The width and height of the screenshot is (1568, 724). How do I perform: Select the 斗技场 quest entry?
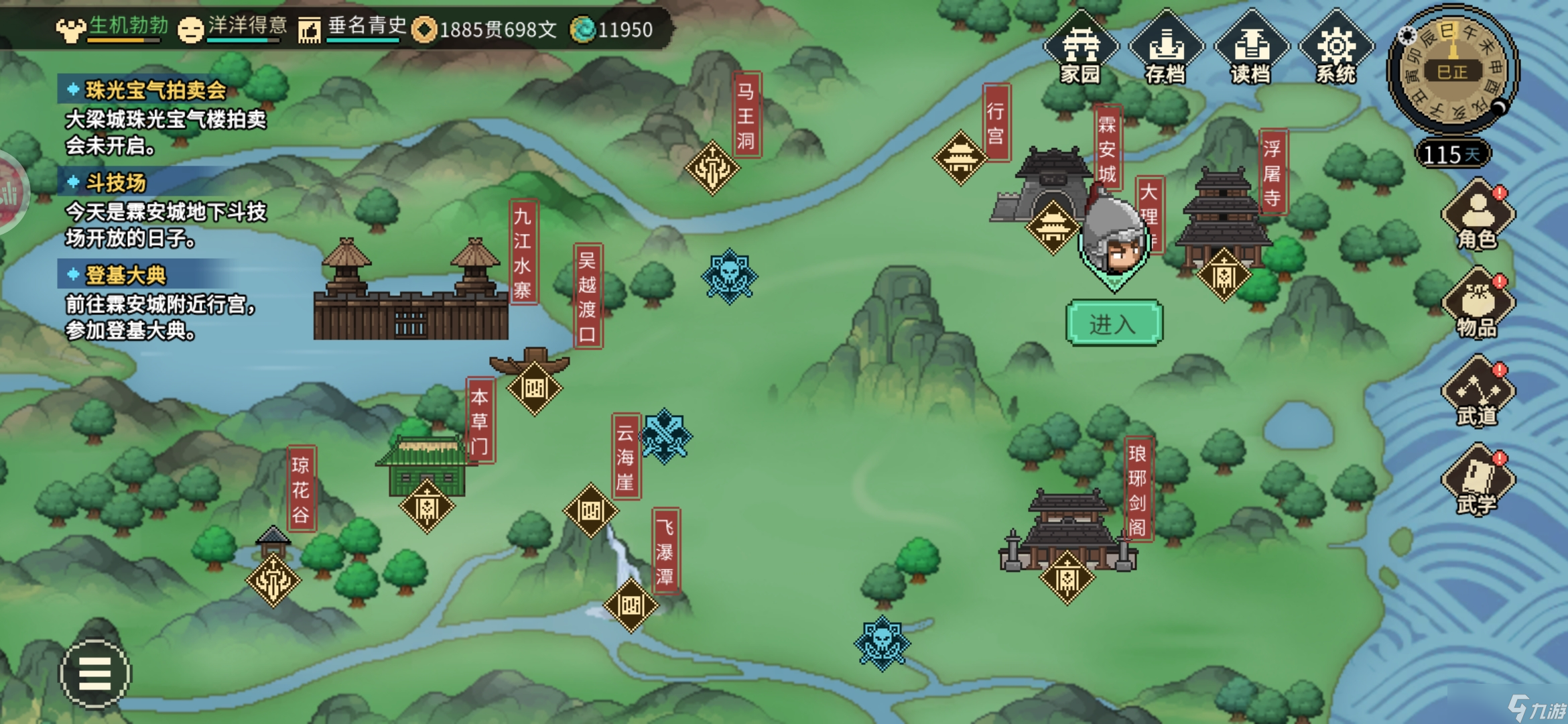click(115, 182)
